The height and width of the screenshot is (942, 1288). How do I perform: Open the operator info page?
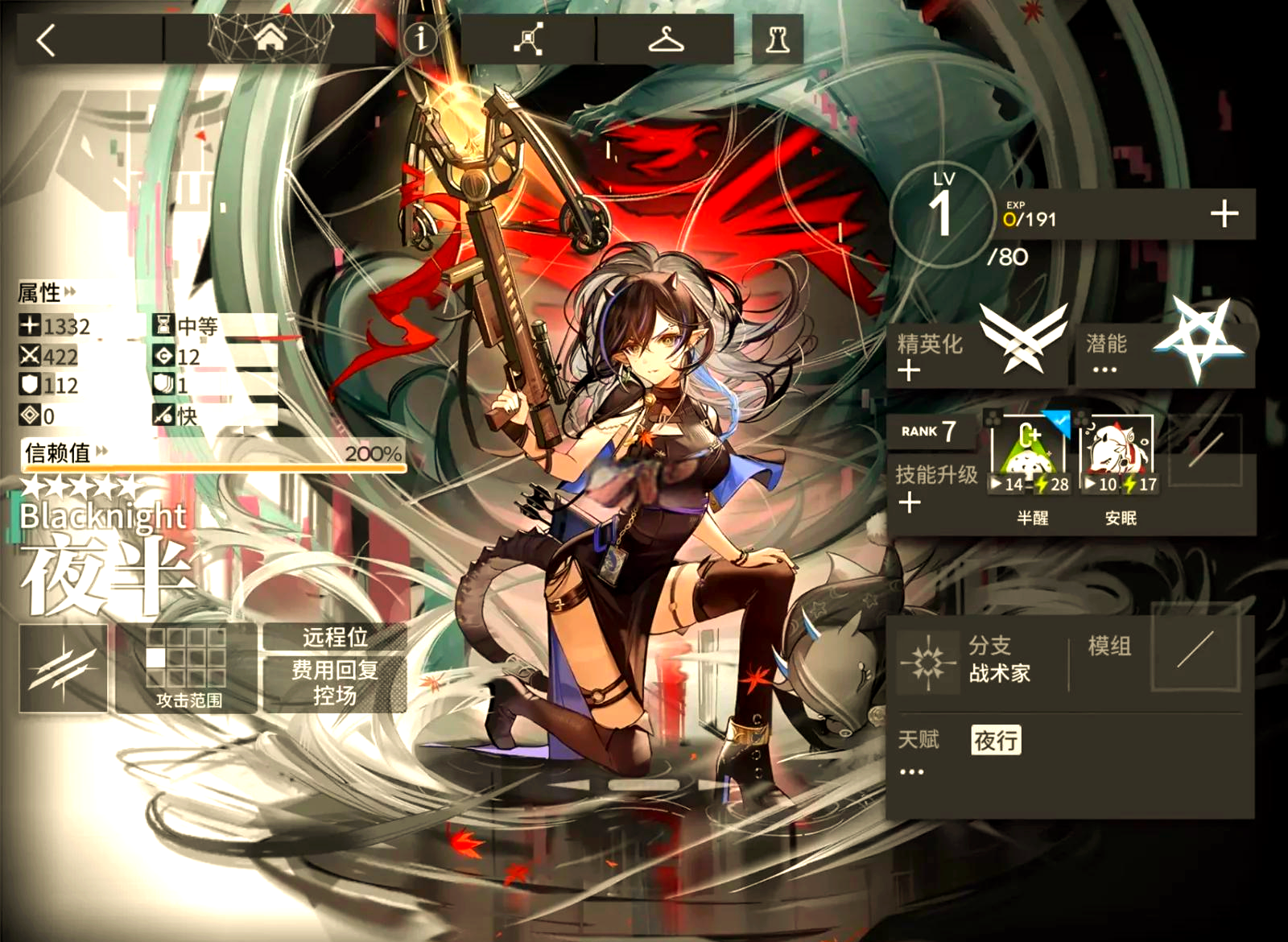[419, 38]
